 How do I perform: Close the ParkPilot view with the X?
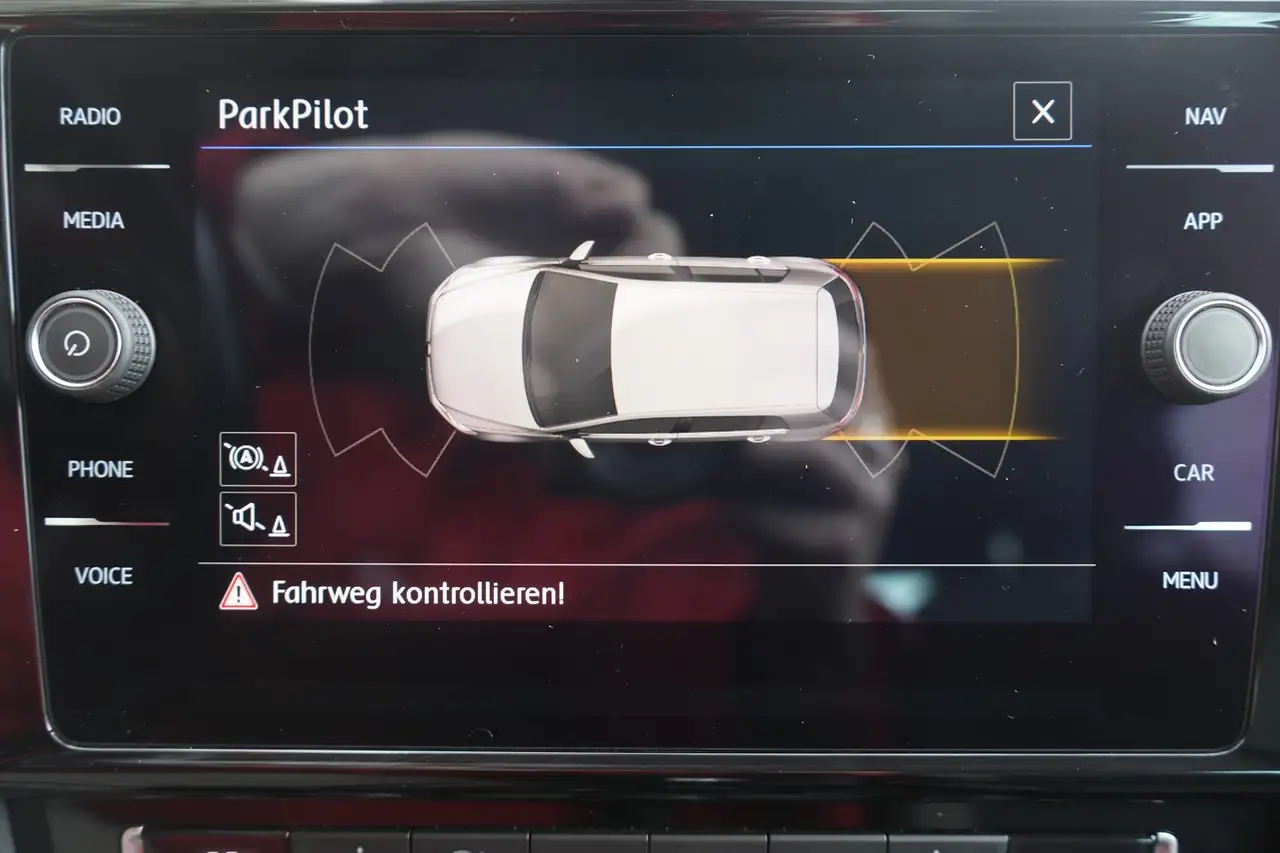[x=1042, y=112]
